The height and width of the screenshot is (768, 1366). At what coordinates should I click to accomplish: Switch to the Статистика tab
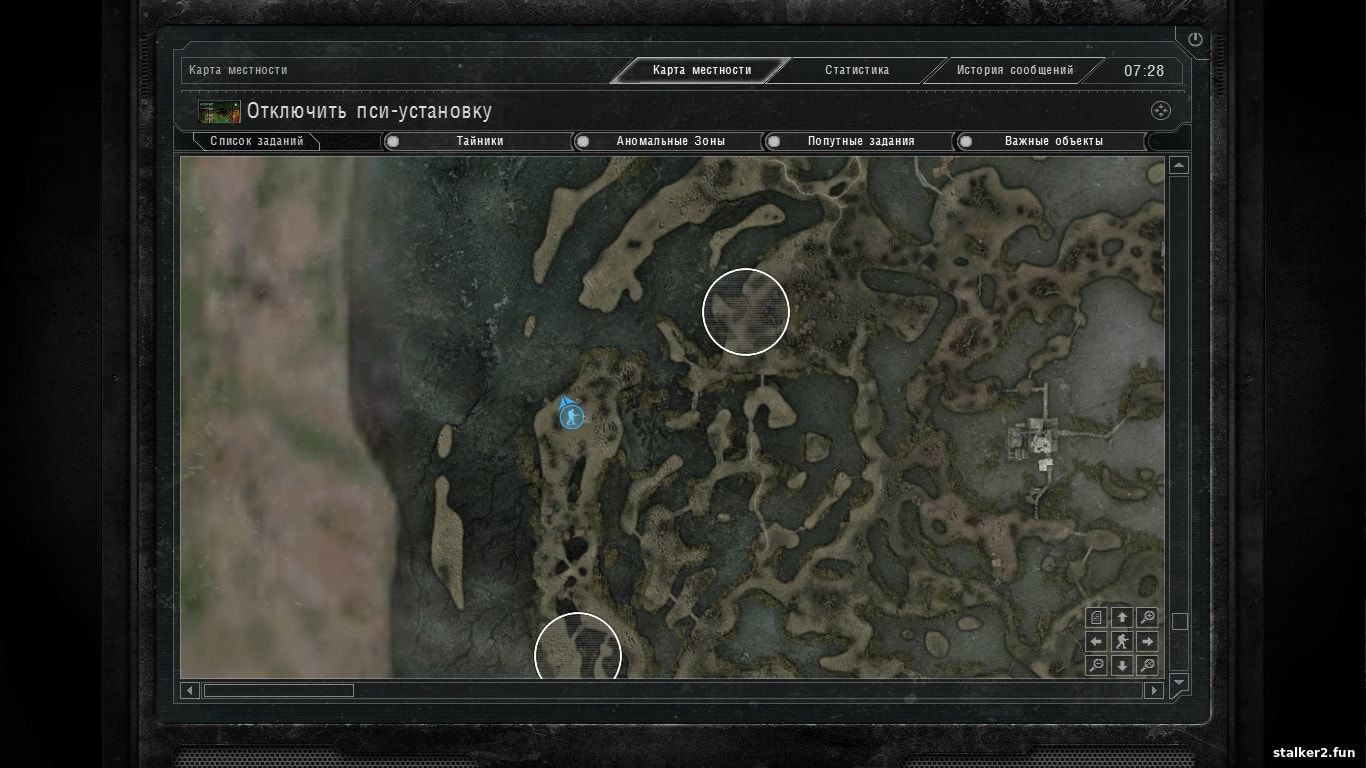coord(856,70)
